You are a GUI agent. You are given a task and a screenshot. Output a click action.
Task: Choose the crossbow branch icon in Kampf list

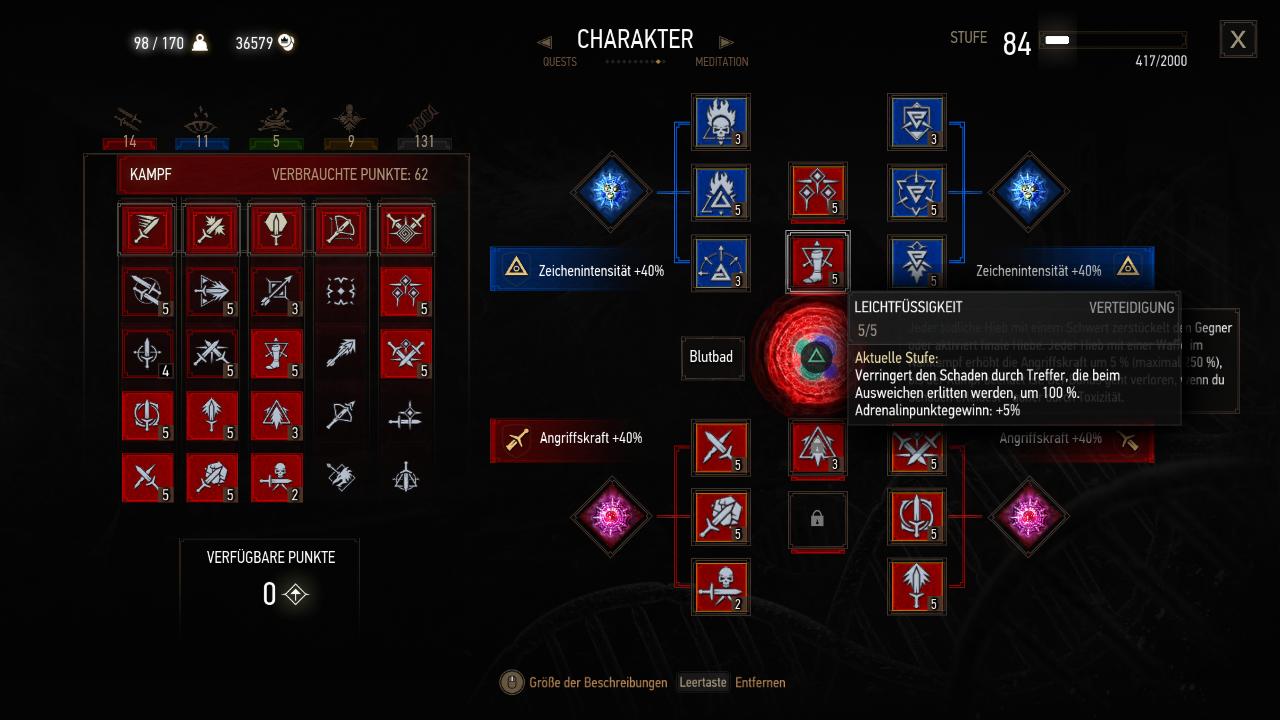341,229
